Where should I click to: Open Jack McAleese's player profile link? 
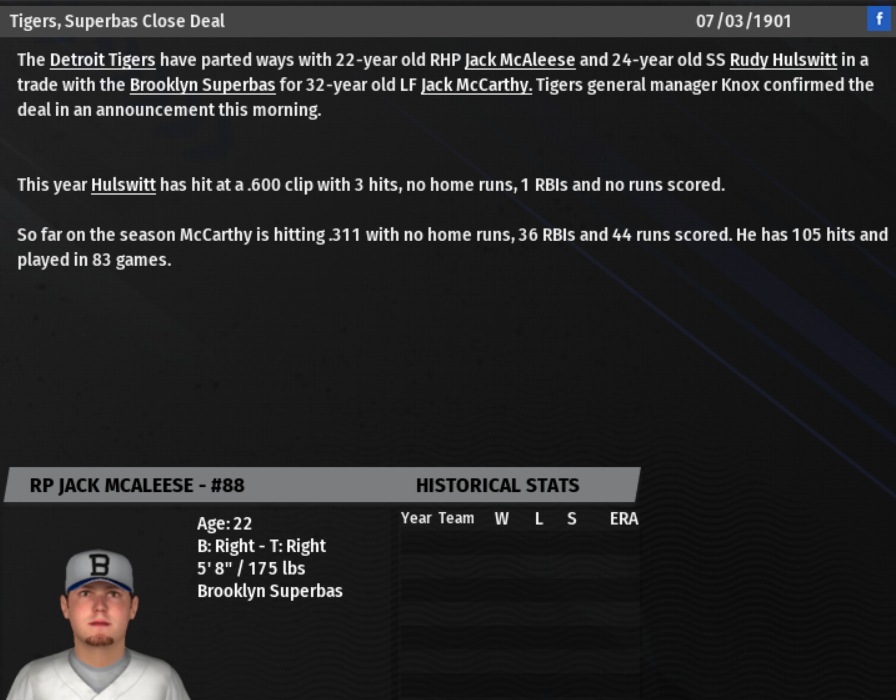click(519, 60)
